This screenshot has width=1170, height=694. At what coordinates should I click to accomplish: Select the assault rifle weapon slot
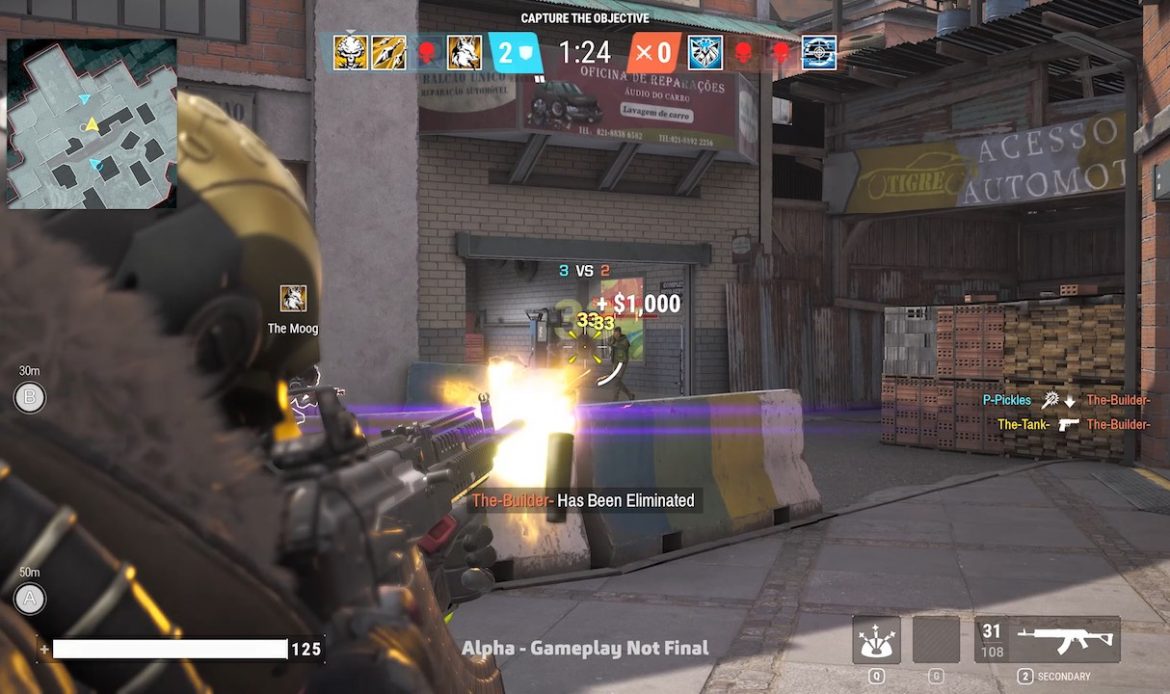pyautogui.click(x=1047, y=640)
